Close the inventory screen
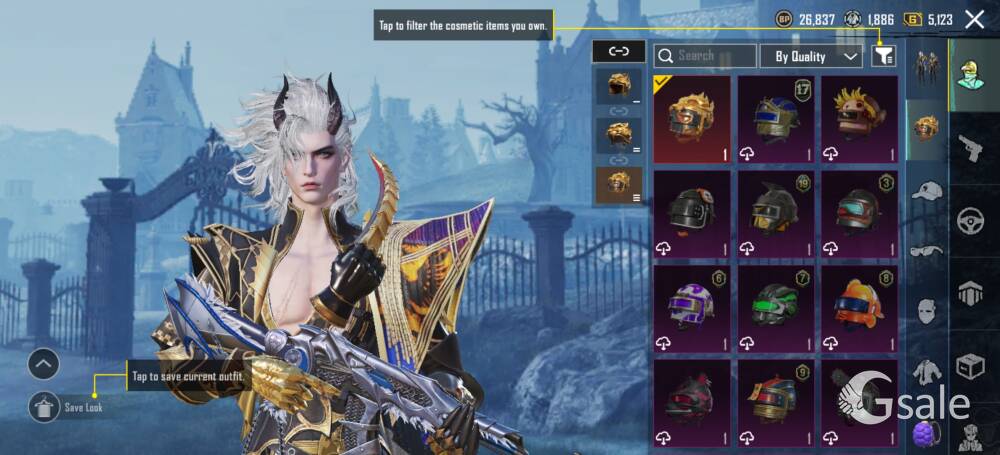 click(975, 19)
